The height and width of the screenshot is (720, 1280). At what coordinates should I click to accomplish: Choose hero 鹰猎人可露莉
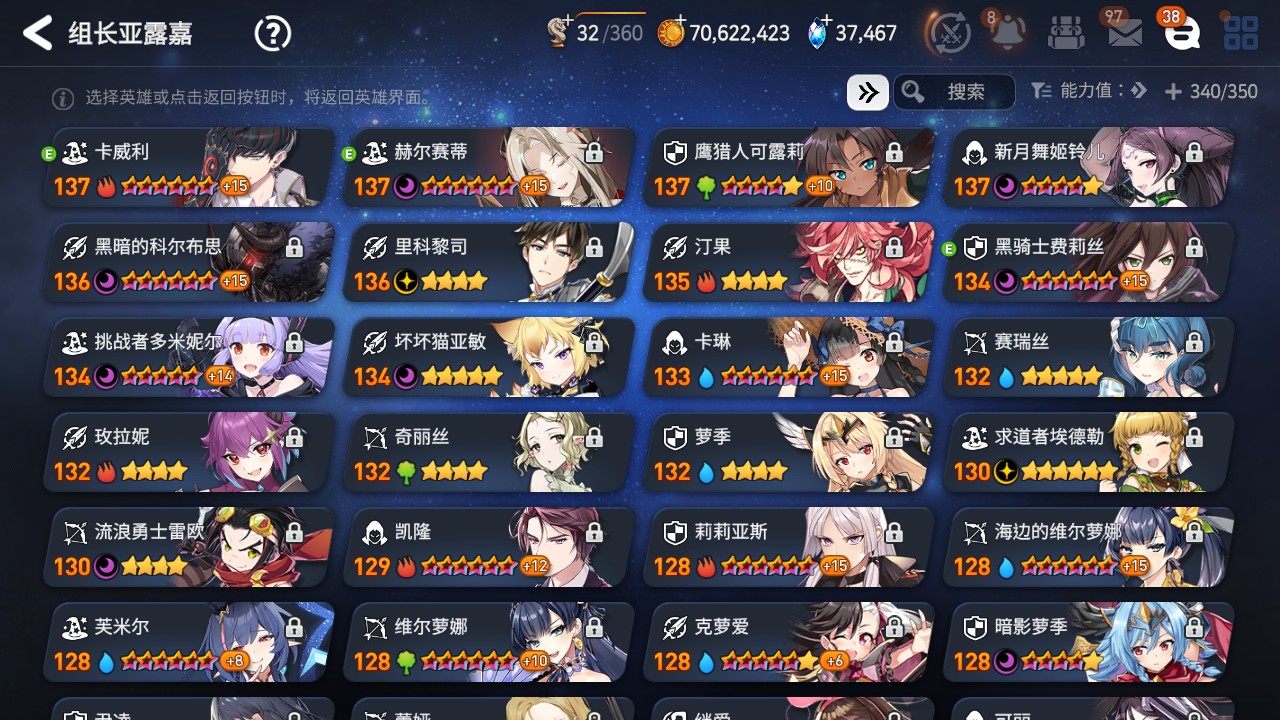point(790,167)
